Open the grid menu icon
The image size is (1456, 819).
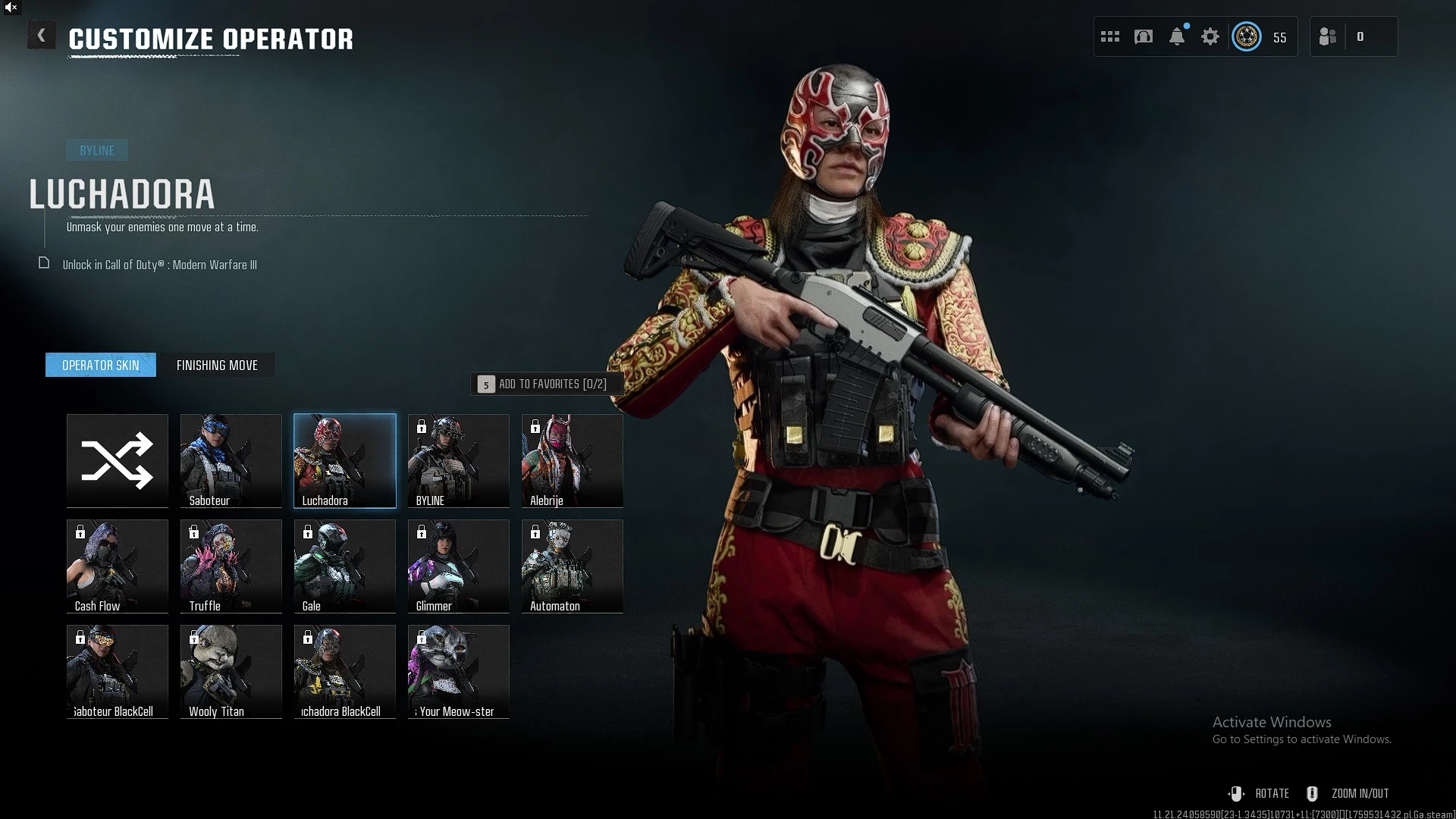click(x=1110, y=36)
